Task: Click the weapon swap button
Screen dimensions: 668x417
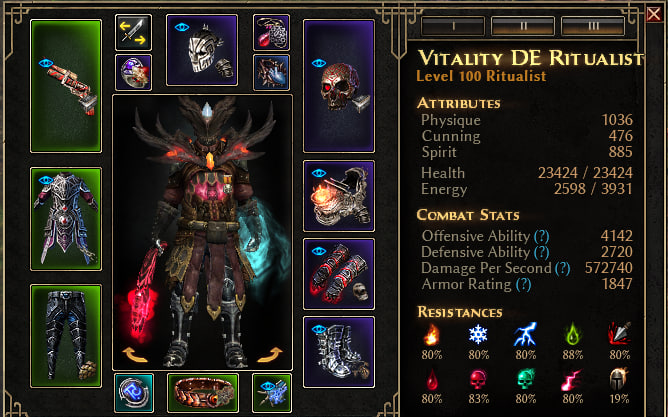Action: (x=133, y=32)
